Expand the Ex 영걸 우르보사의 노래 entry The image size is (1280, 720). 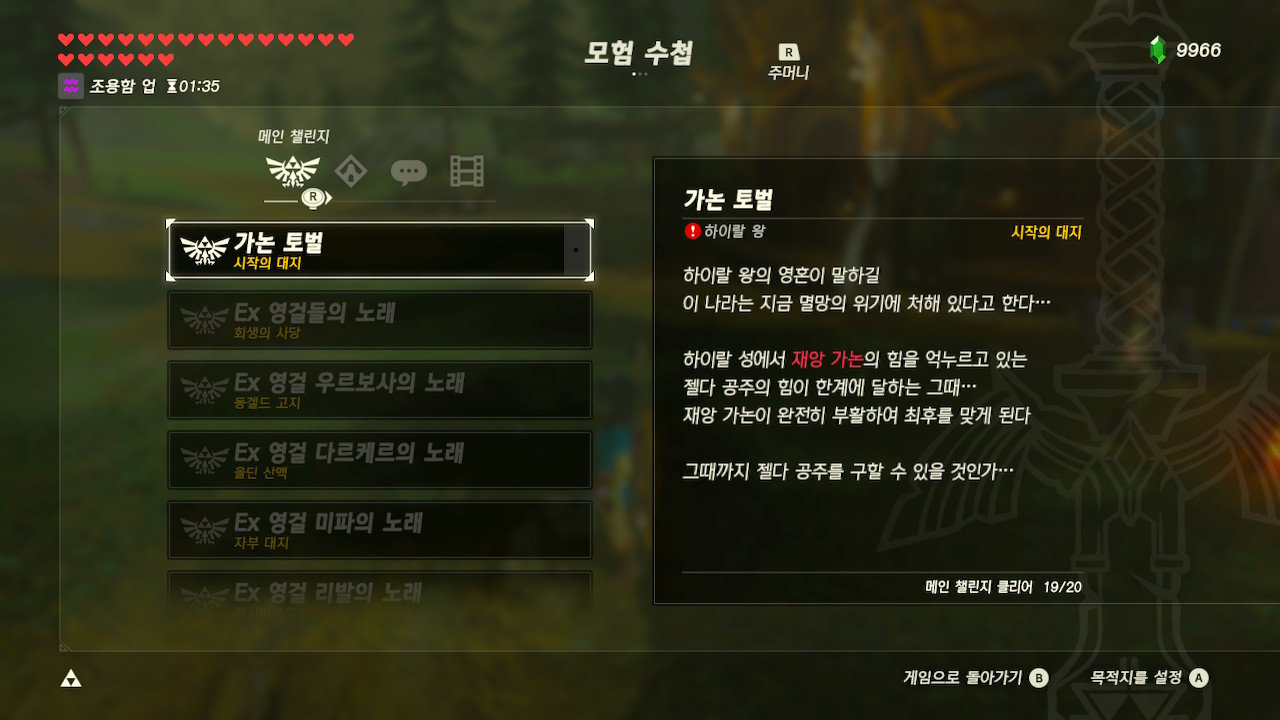[380, 388]
